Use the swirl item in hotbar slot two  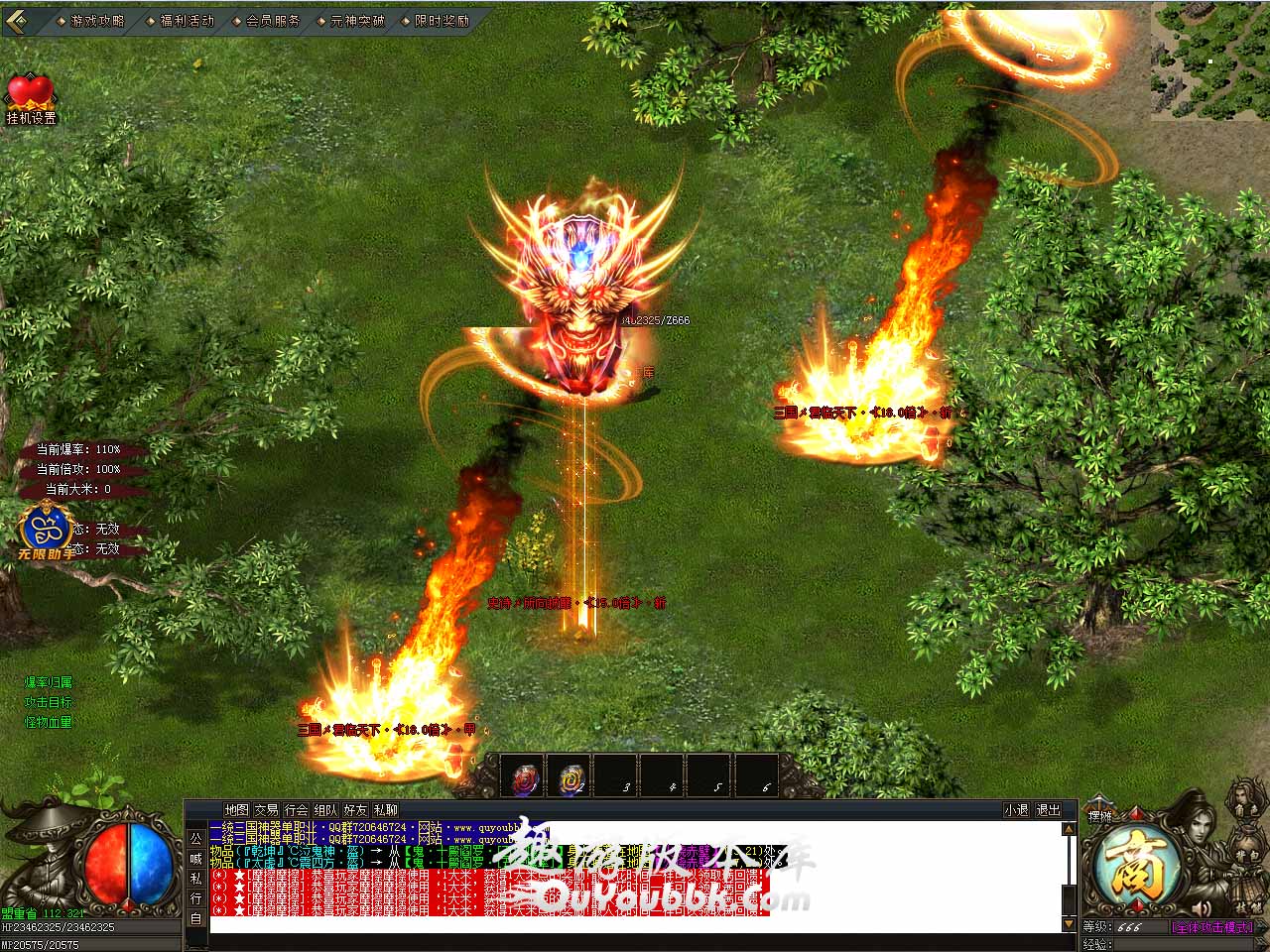click(572, 777)
